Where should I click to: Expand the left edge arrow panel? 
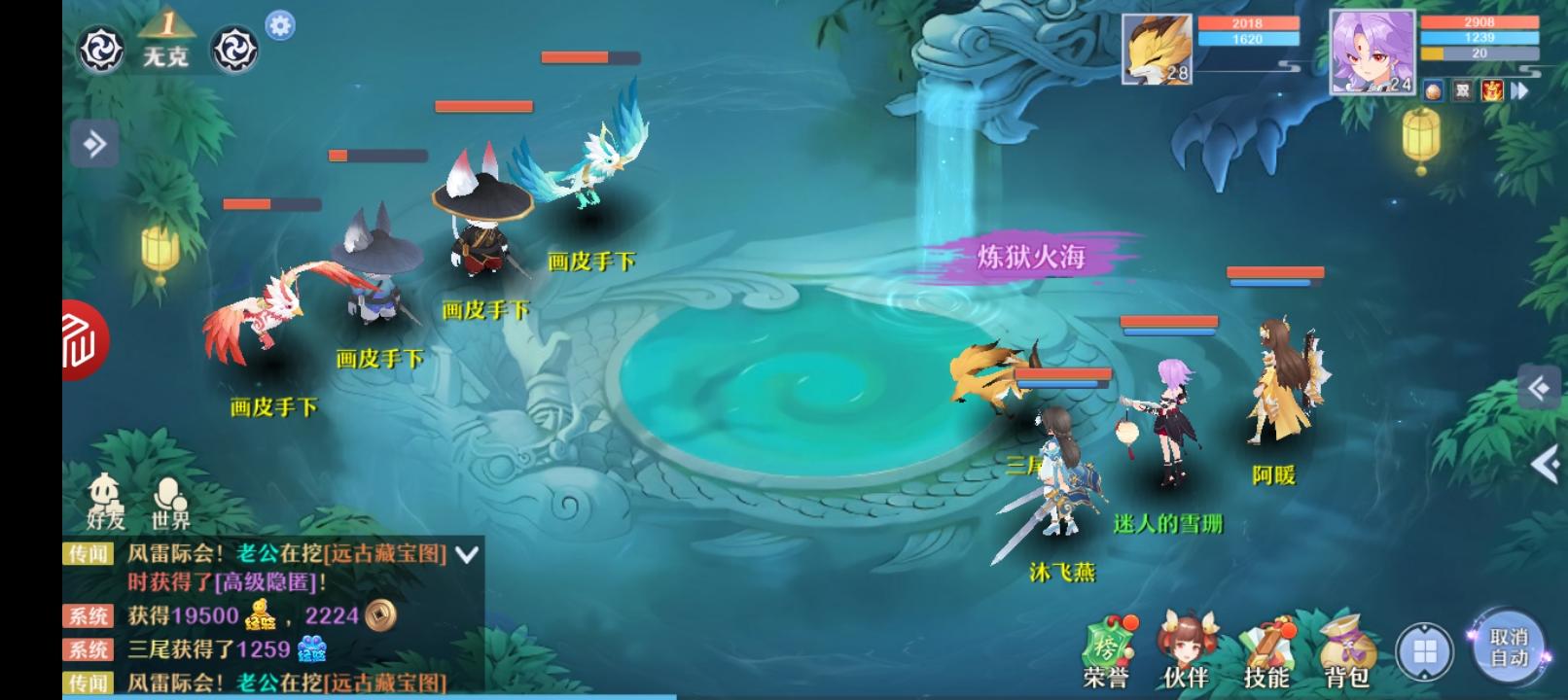pos(93,142)
